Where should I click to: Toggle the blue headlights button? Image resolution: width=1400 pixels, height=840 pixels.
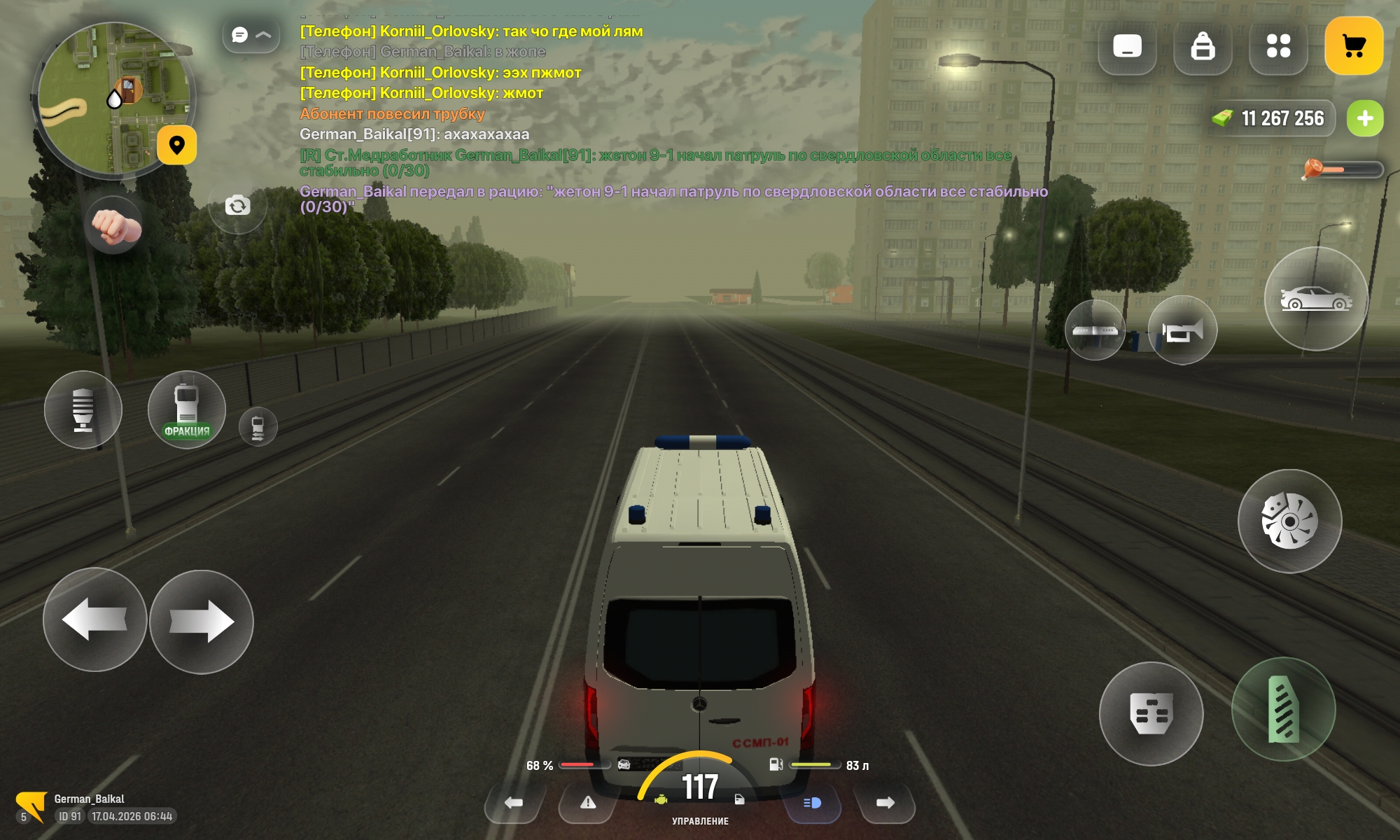click(x=812, y=803)
